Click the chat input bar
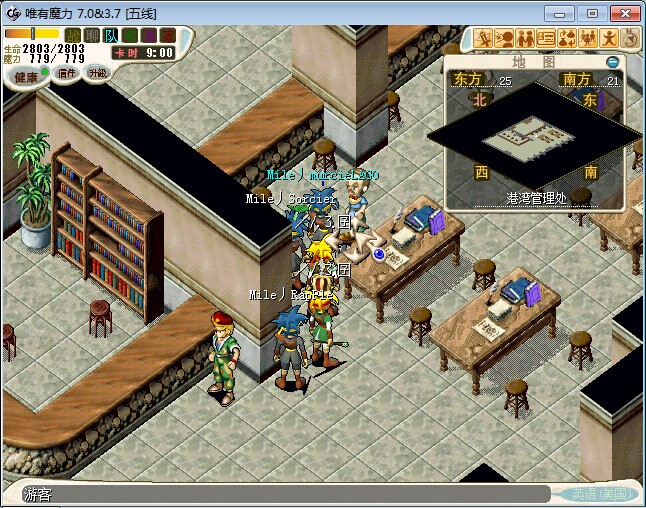This screenshot has height=508, width=646. (285, 494)
